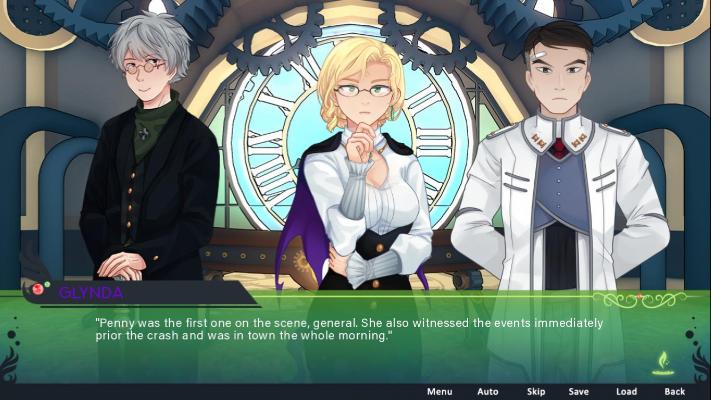This screenshot has width=711, height=400.
Task: Skip ahead through the dialogue
Action: coord(536,391)
